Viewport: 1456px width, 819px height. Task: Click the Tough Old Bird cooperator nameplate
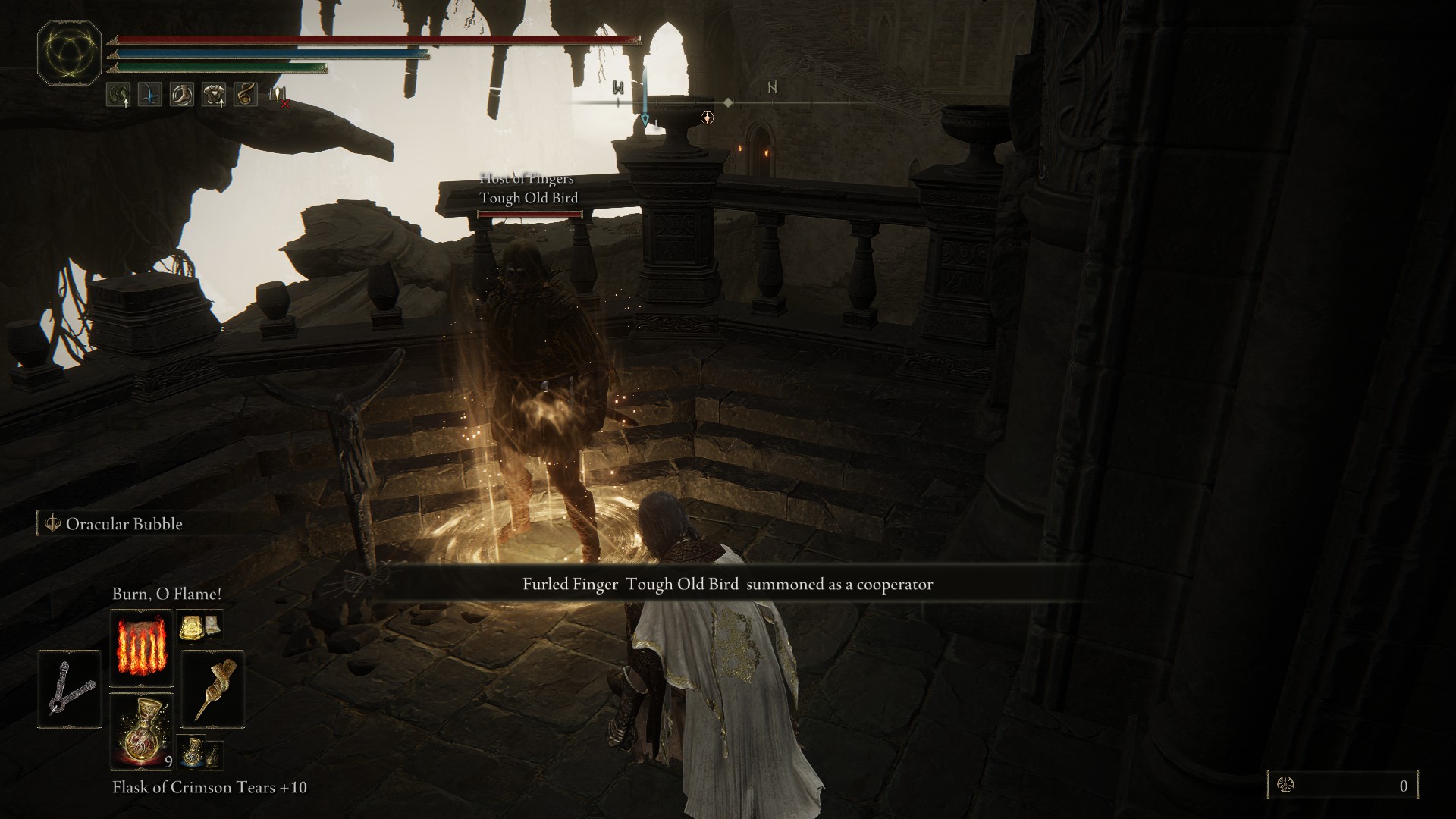click(x=529, y=198)
